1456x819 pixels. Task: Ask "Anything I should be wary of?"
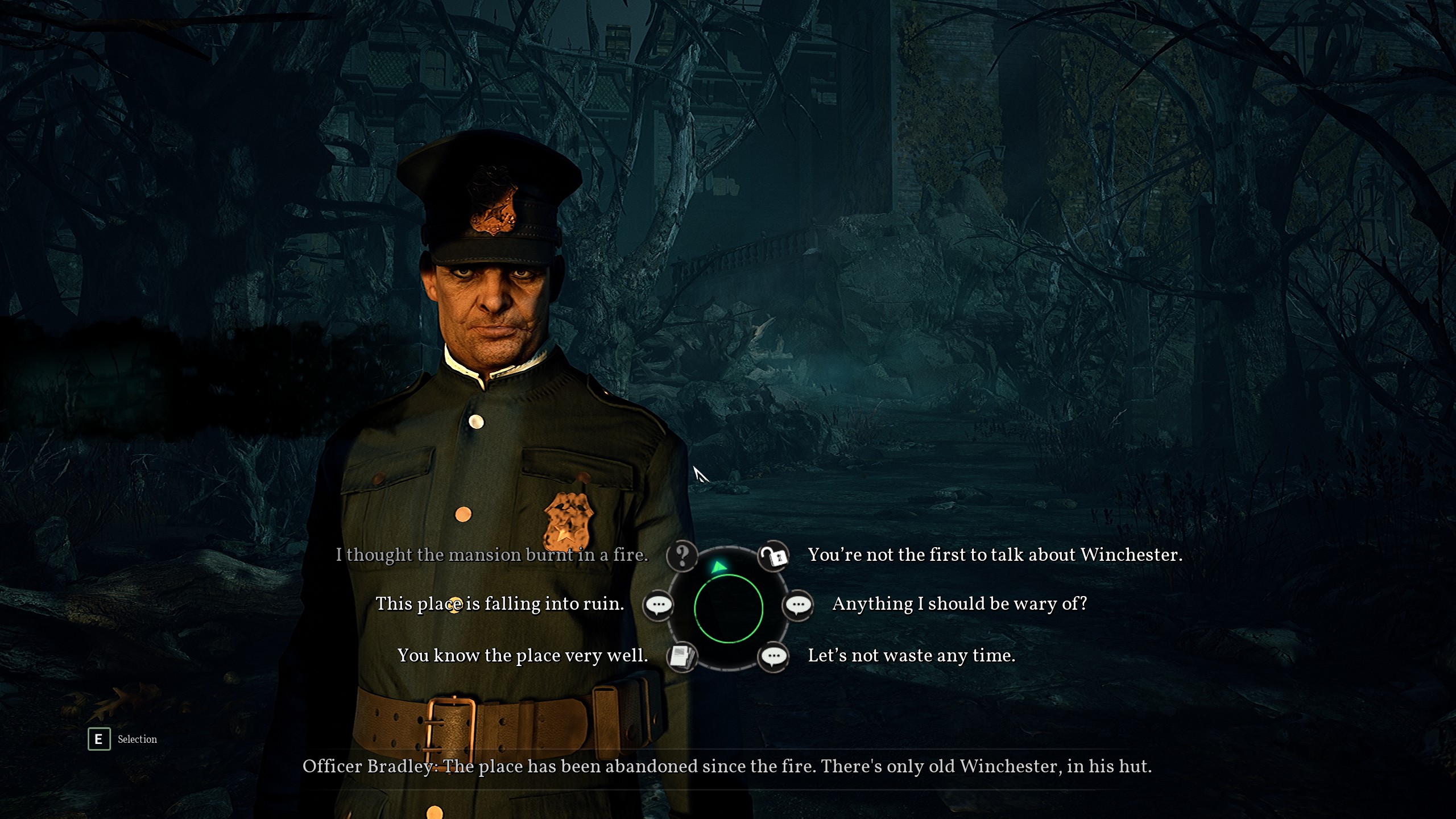coord(959,604)
